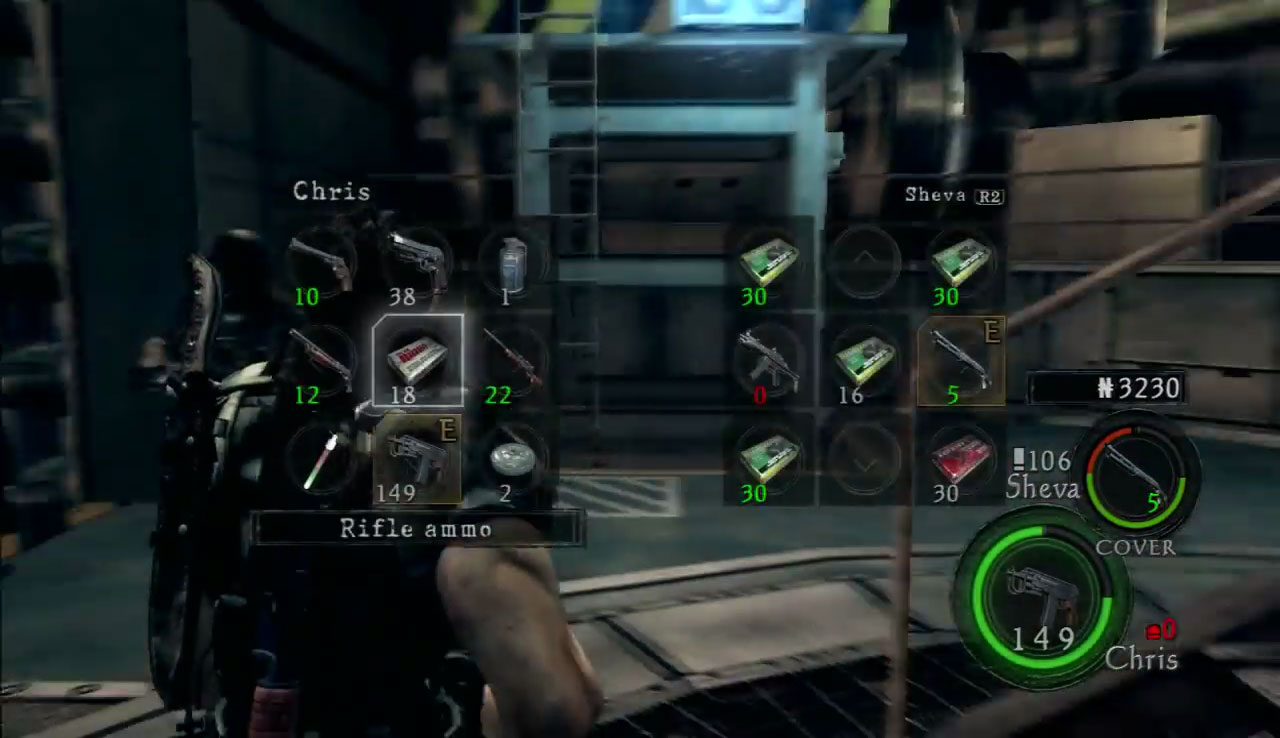Viewport: 1280px width, 738px height.
Task: Select Chris's revolver with 10 rounds
Action: (x=323, y=265)
